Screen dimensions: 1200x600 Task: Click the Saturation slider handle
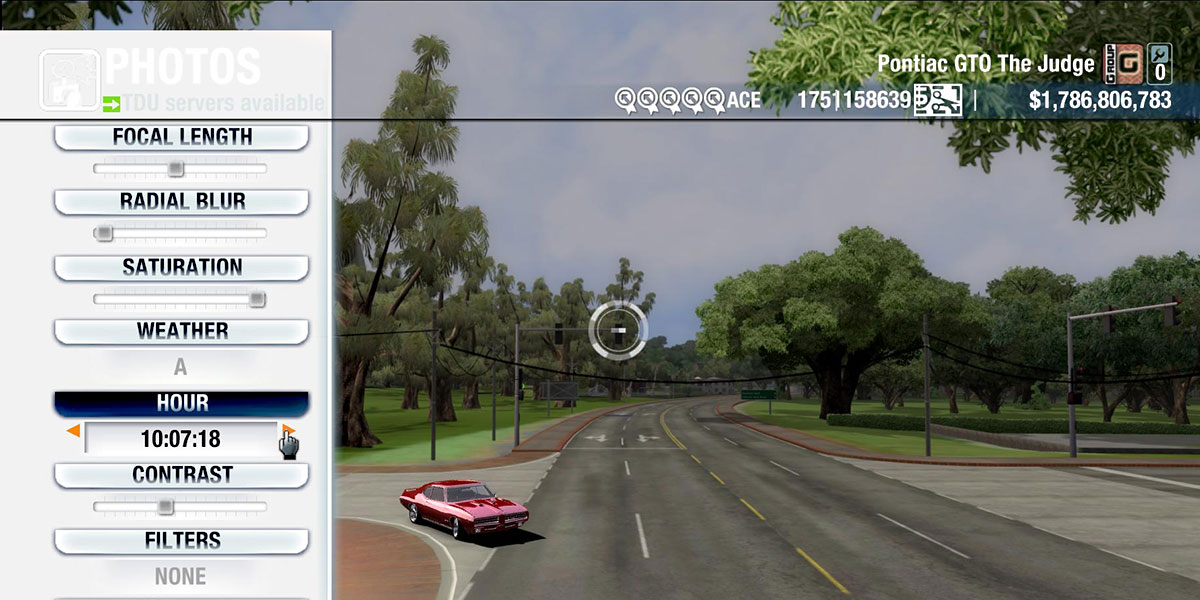click(257, 298)
